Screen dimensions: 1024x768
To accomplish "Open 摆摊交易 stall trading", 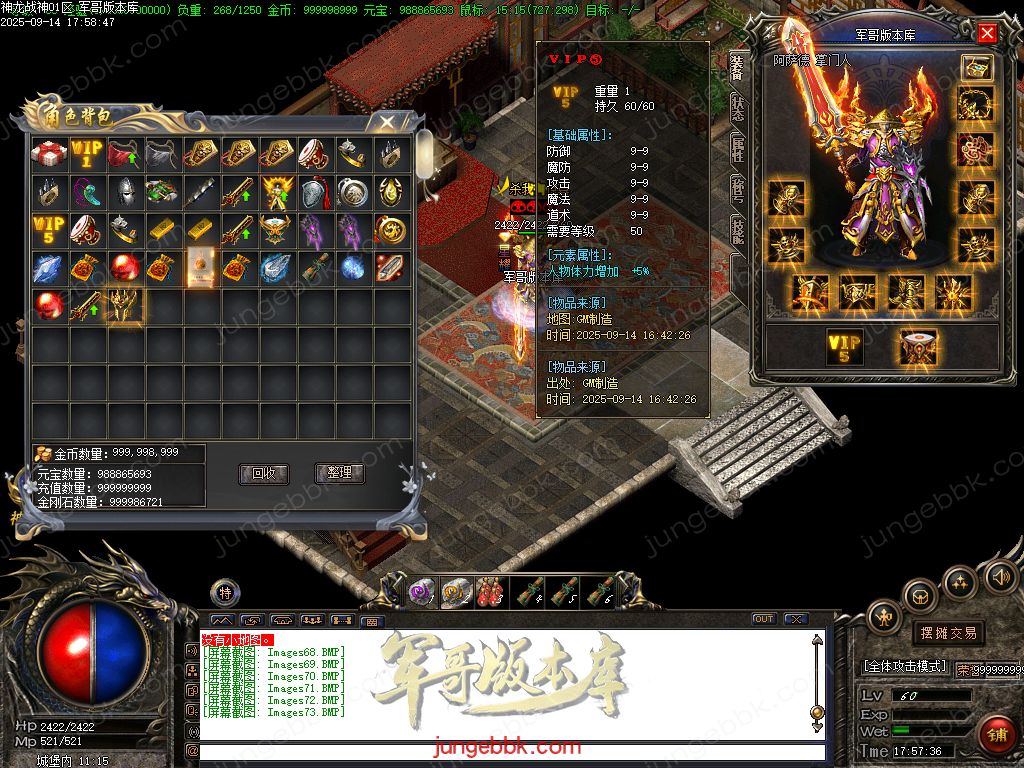I will click(947, 633).
